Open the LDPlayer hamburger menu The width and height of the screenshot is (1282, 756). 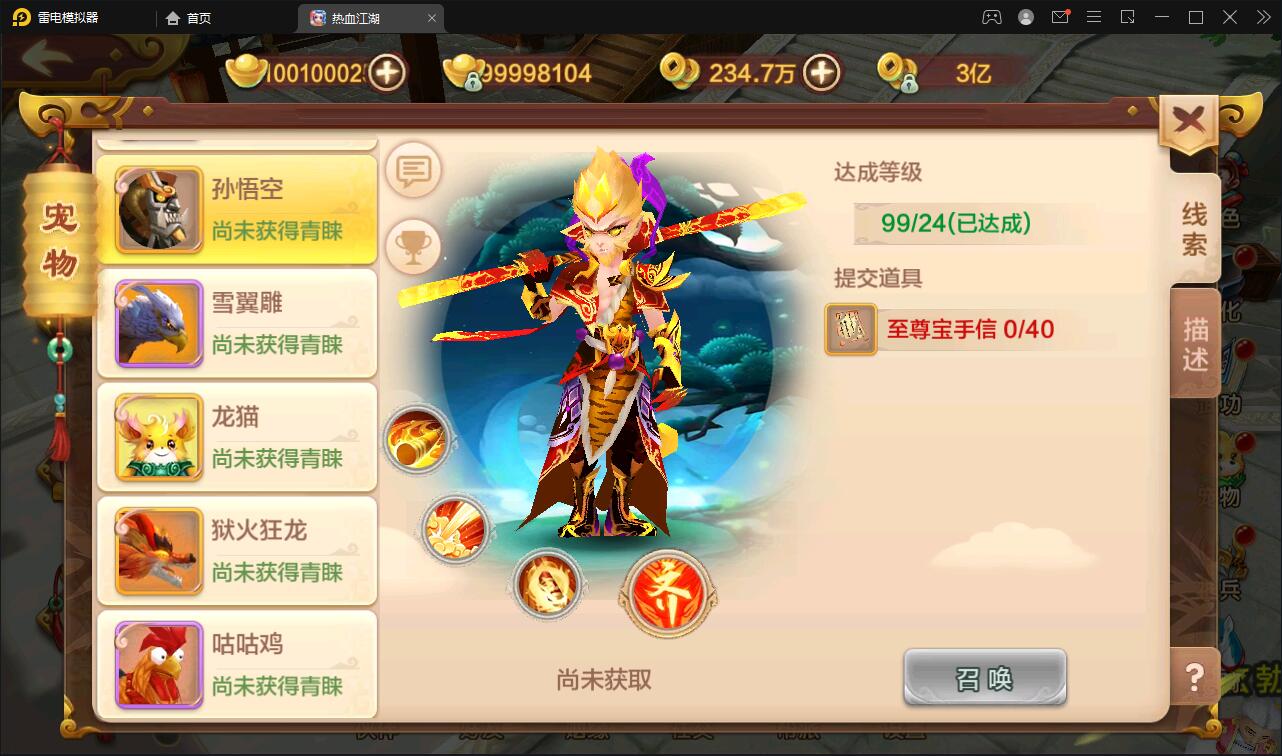click(1094, 17)
